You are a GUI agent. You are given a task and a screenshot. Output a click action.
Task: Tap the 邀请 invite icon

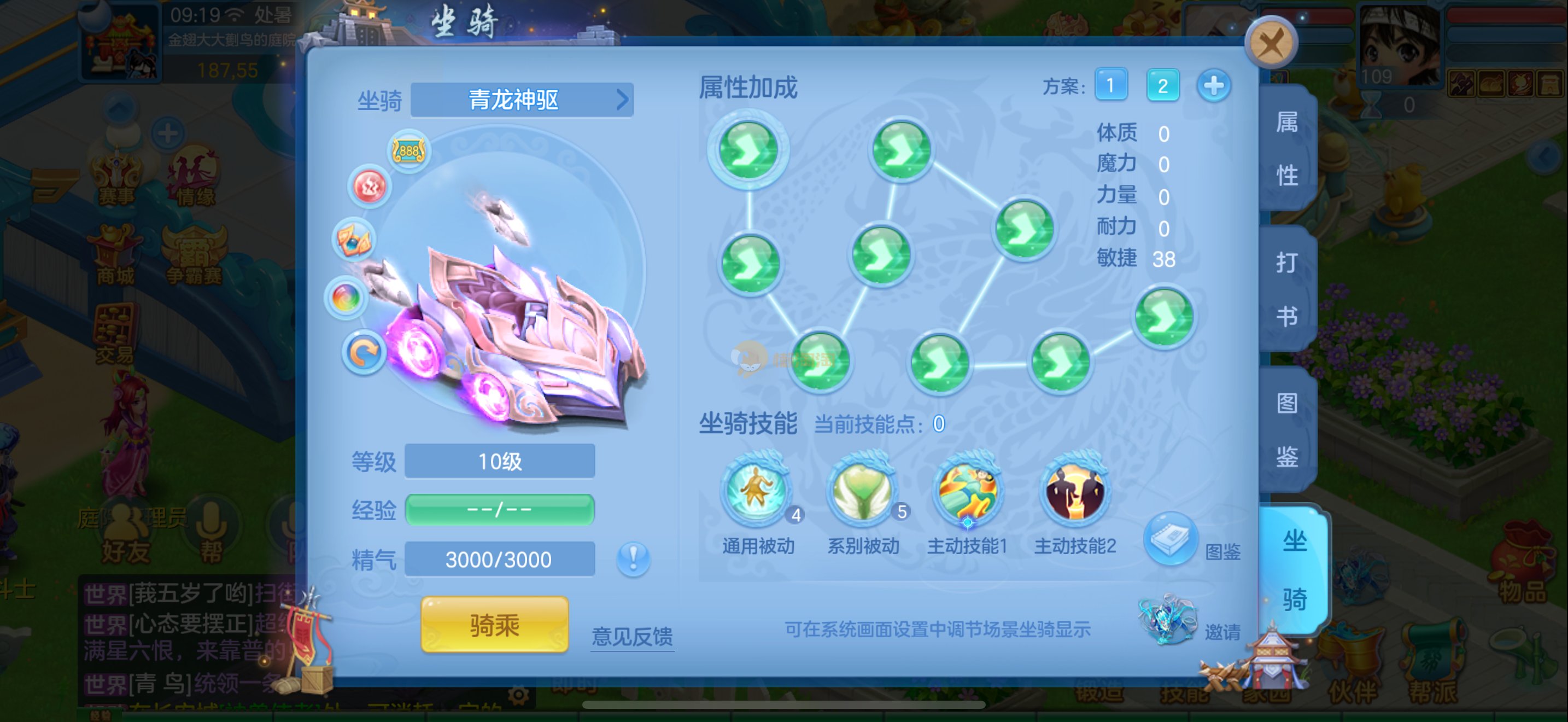(1167, 621)
